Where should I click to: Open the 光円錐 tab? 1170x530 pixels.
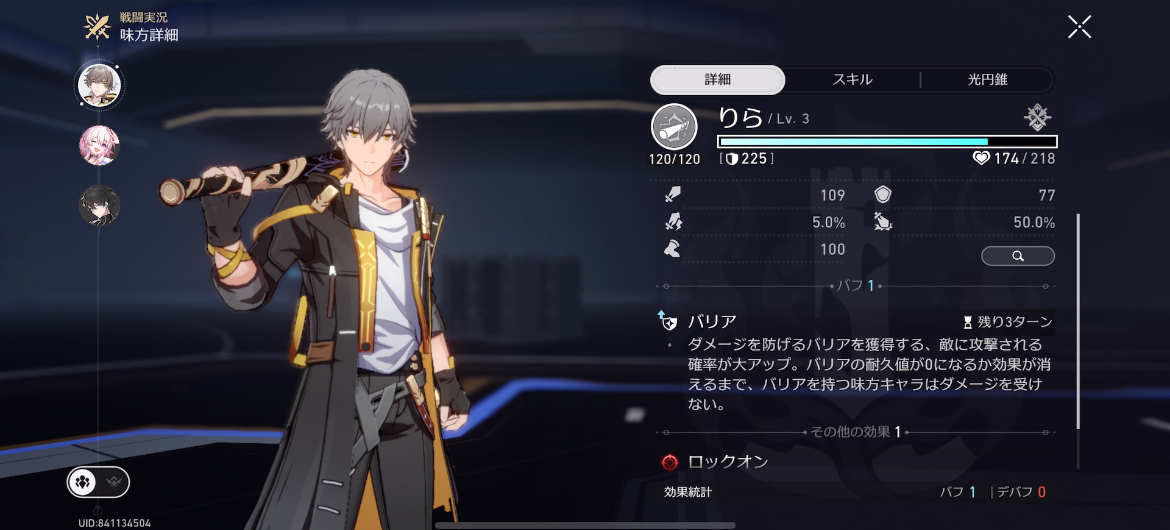[x=987, y=80]
